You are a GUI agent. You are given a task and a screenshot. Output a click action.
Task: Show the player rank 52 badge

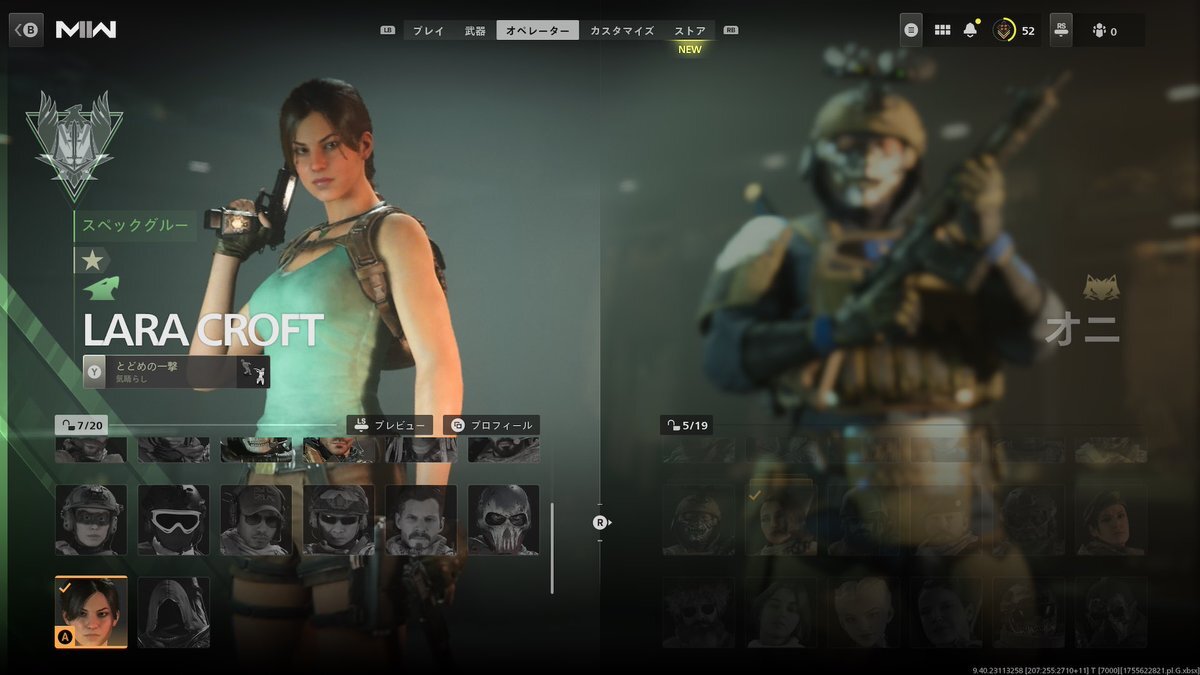pos(1013,31)
